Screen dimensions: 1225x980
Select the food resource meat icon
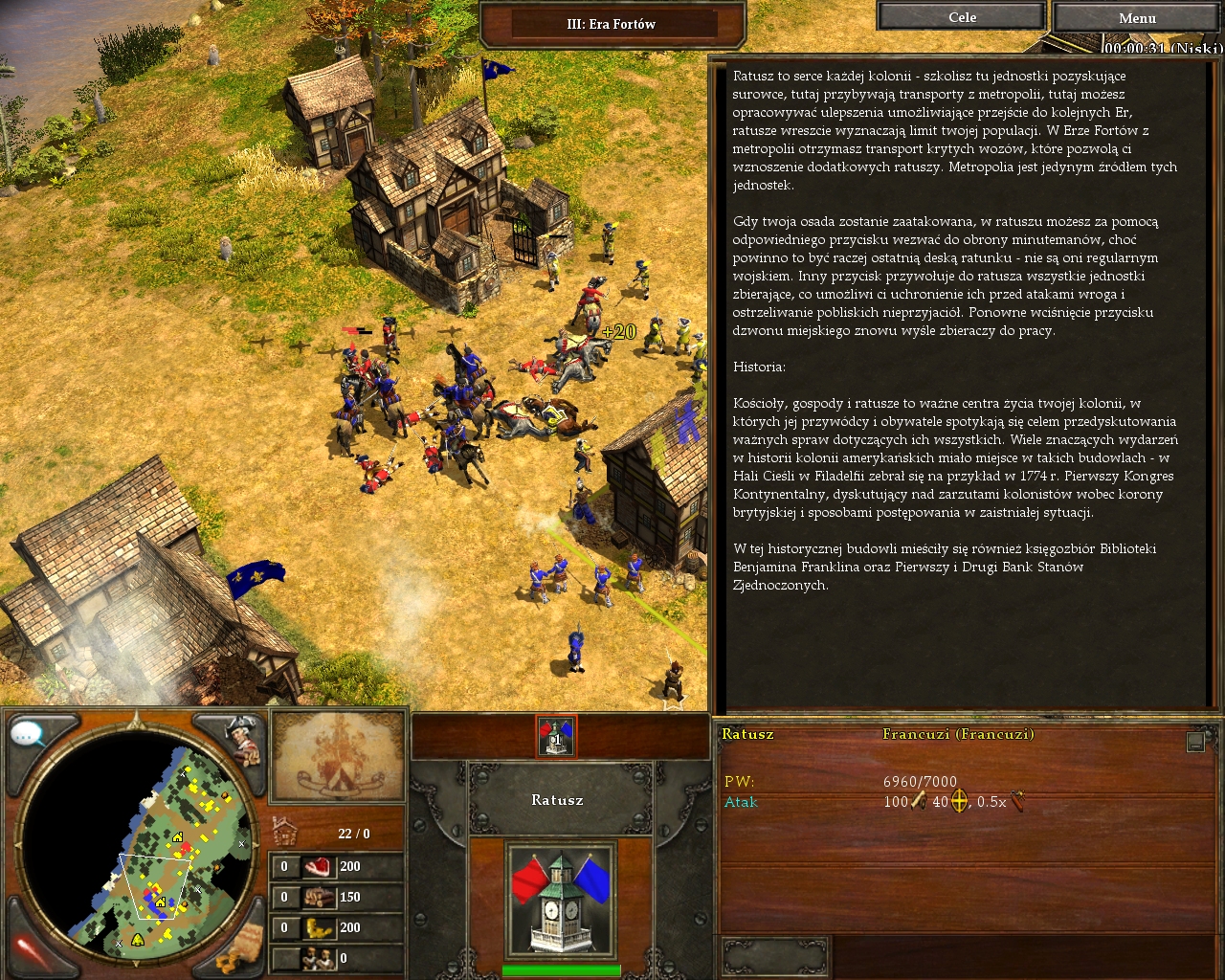[x=318, y=867]
